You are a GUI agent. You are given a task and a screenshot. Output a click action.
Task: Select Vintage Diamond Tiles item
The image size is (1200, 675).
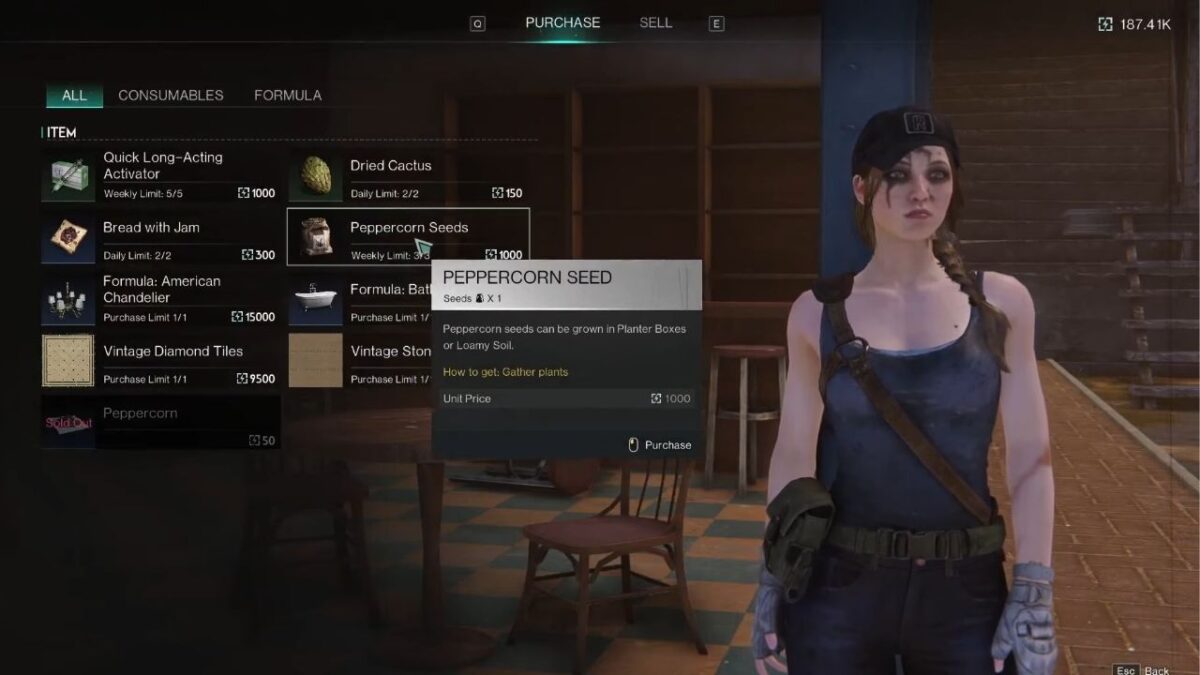tap(160, 362)
